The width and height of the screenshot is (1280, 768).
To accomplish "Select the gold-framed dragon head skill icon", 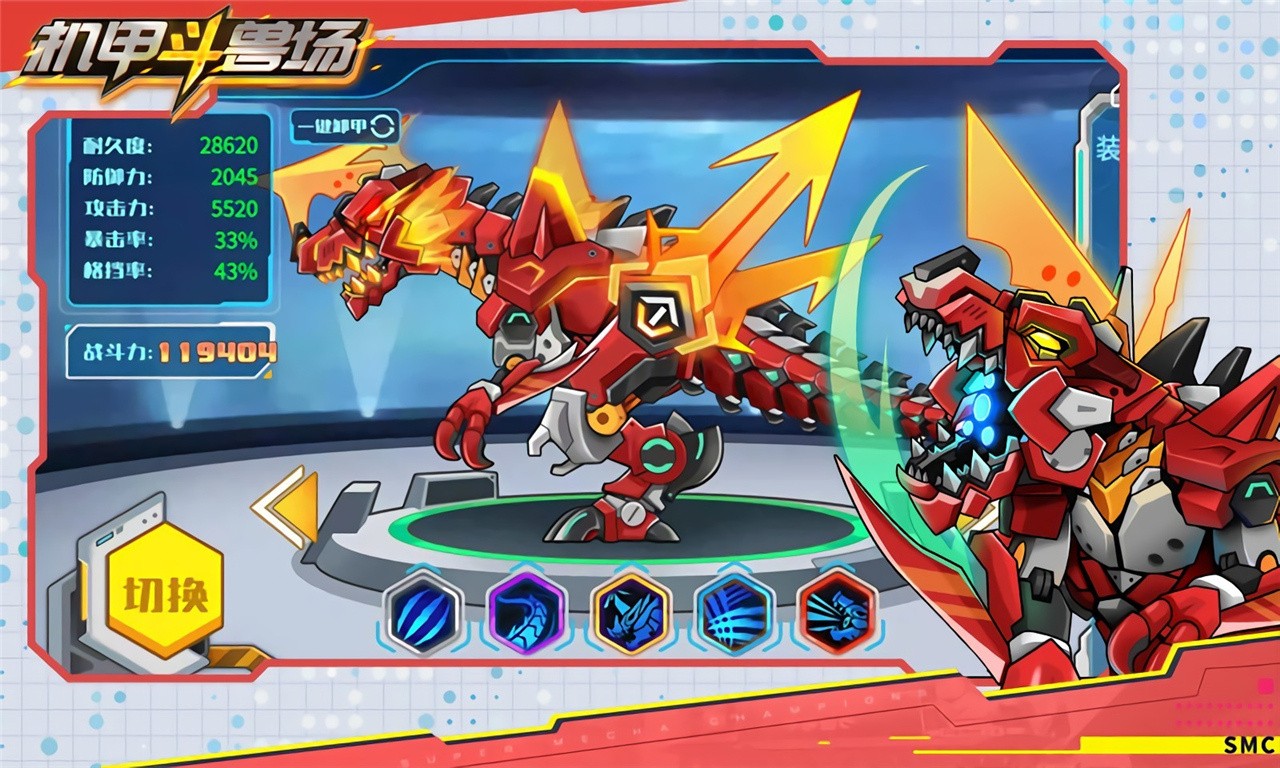I will pyautogui.click(x=630, y=612).
